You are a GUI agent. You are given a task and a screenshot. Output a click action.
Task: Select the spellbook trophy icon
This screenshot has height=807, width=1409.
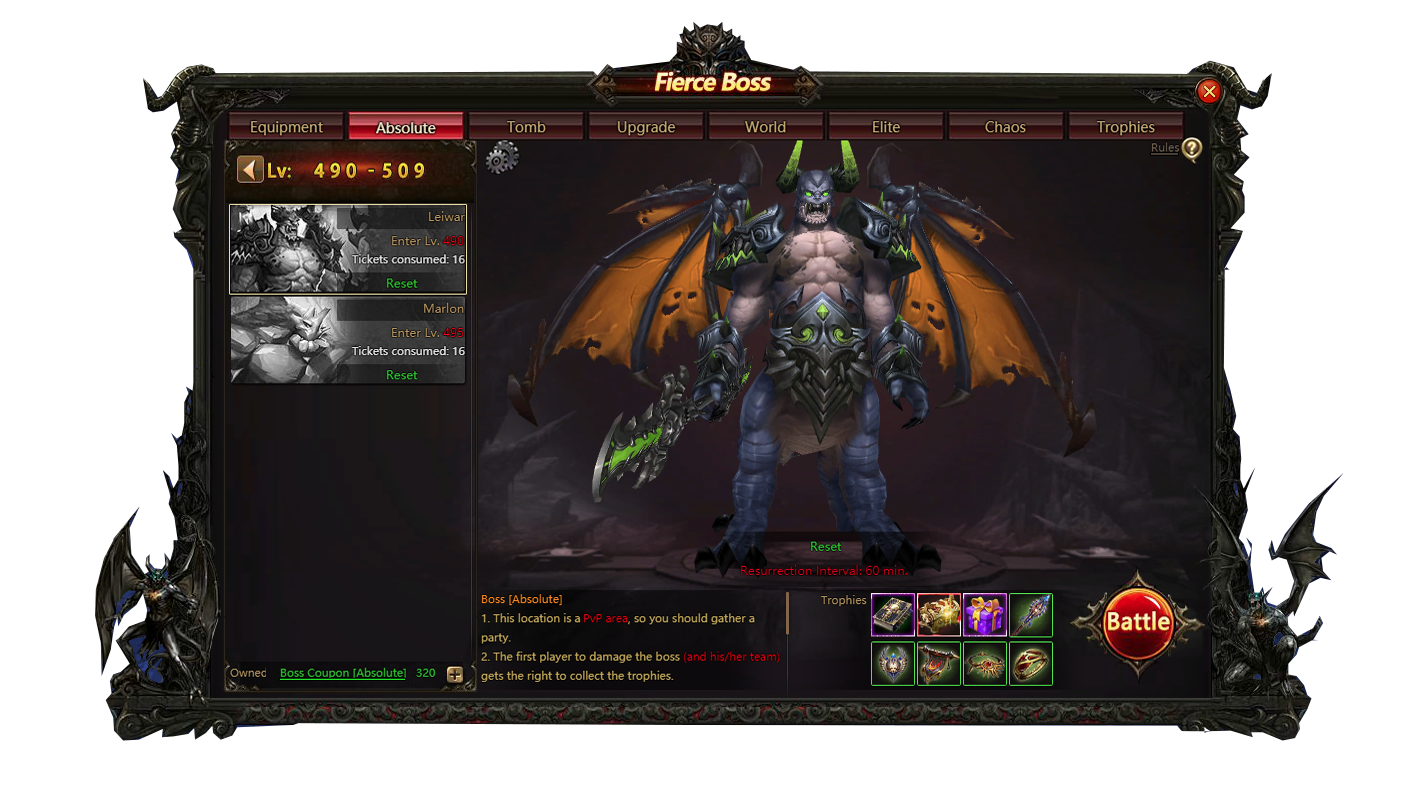click(893, 615)
